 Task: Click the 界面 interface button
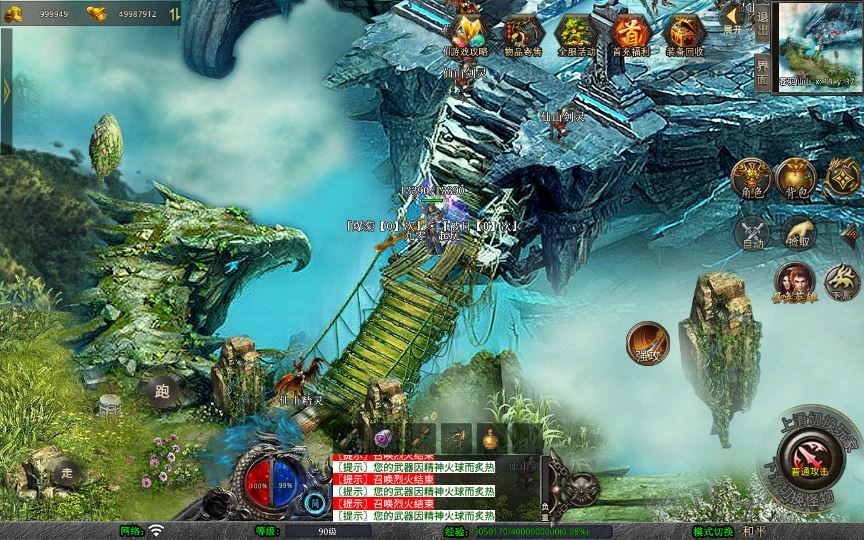click(x=763, y=70)
